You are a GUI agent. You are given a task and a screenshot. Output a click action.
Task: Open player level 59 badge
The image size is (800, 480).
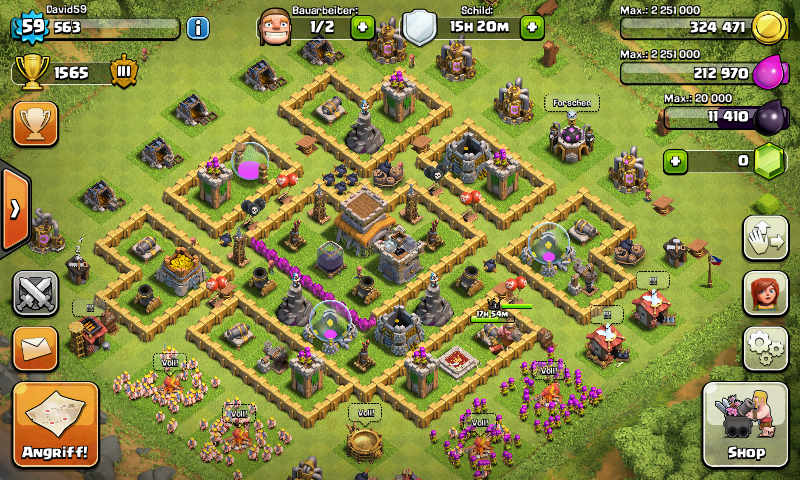(33, 27)
